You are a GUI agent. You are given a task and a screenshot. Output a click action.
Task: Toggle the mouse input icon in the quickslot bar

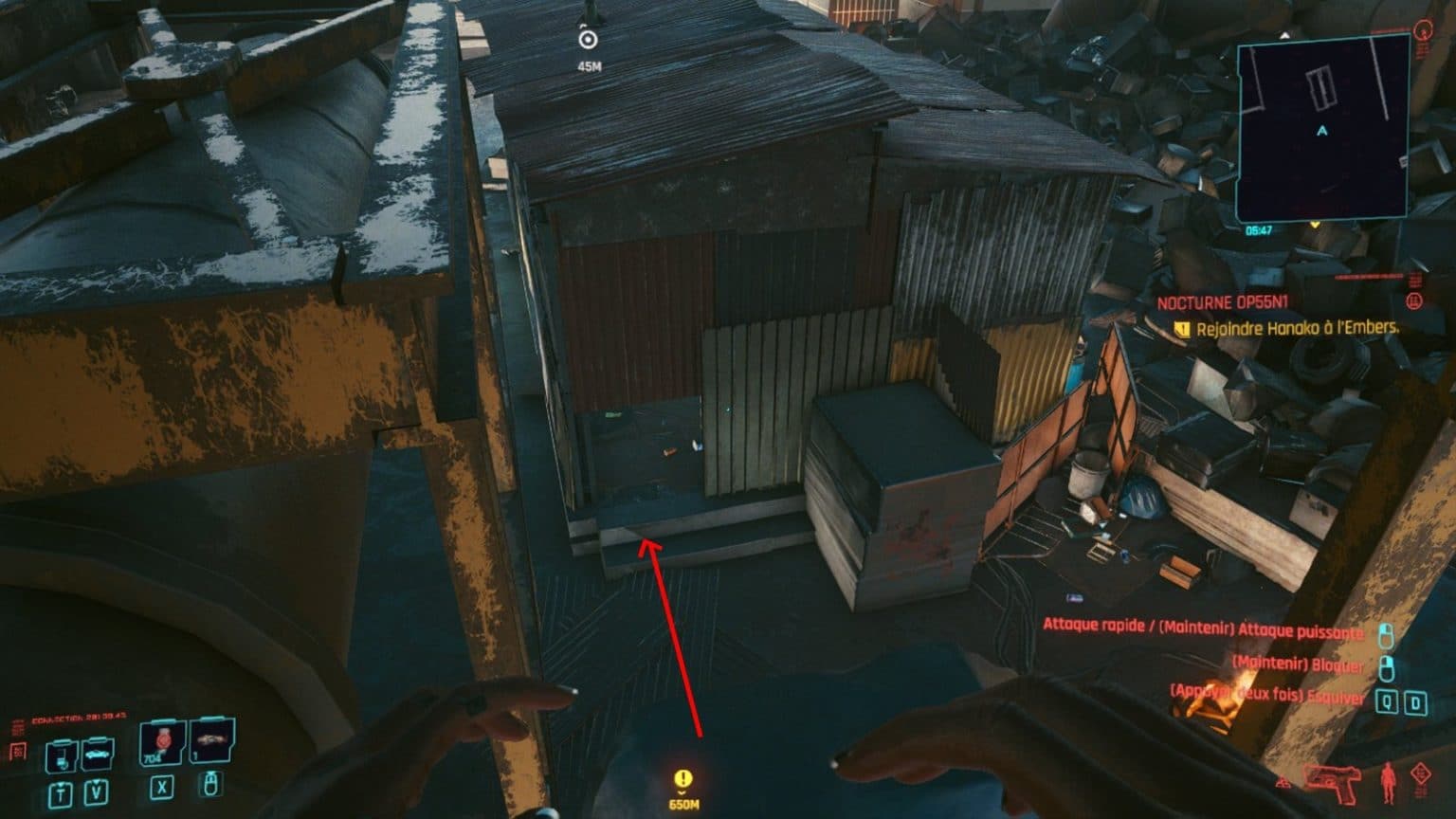210,785
